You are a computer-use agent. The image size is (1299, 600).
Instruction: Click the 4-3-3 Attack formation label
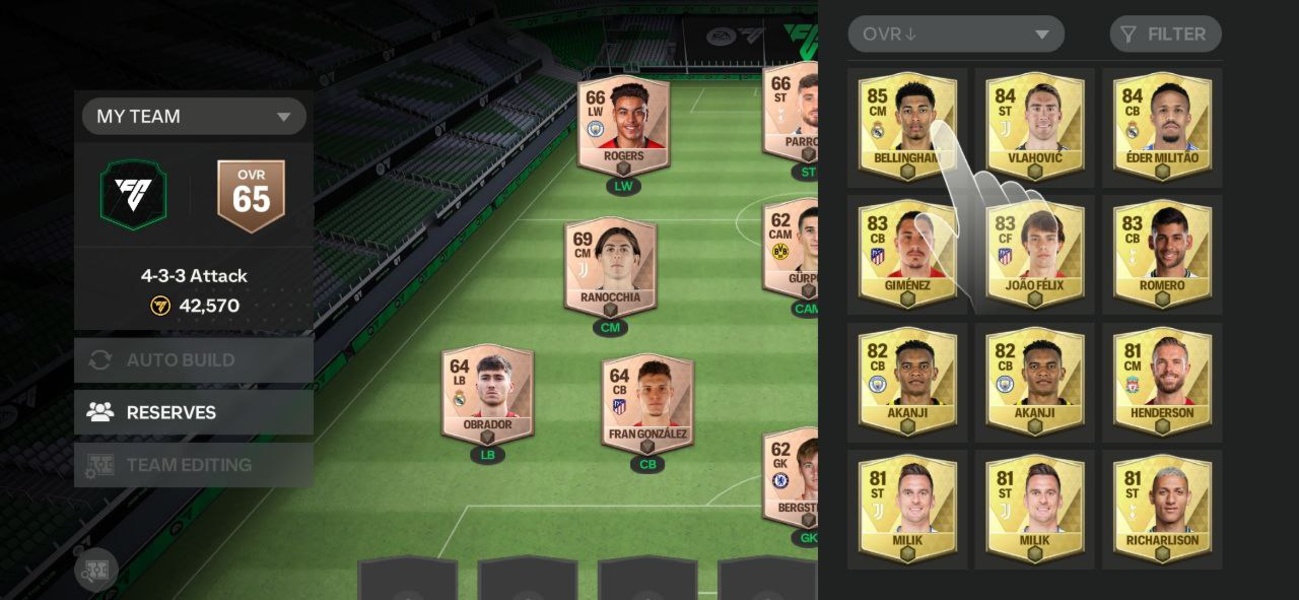194,276
